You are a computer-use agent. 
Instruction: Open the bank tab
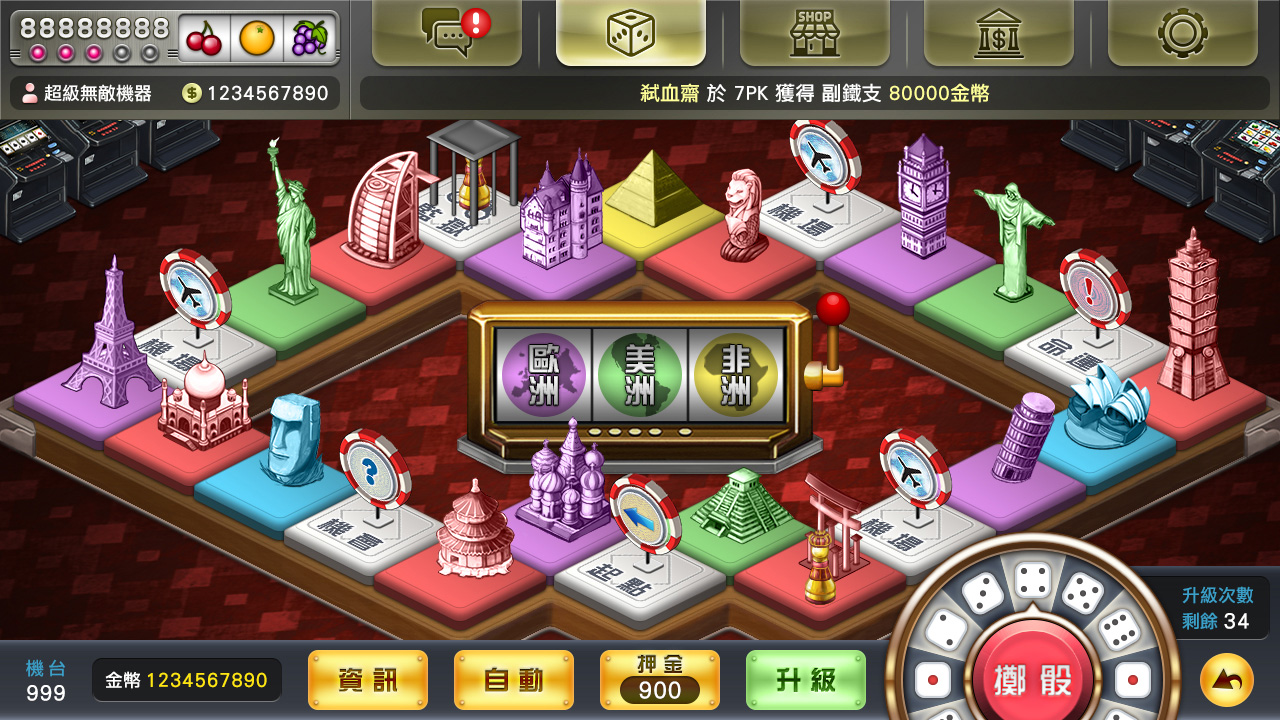[998, 32]
